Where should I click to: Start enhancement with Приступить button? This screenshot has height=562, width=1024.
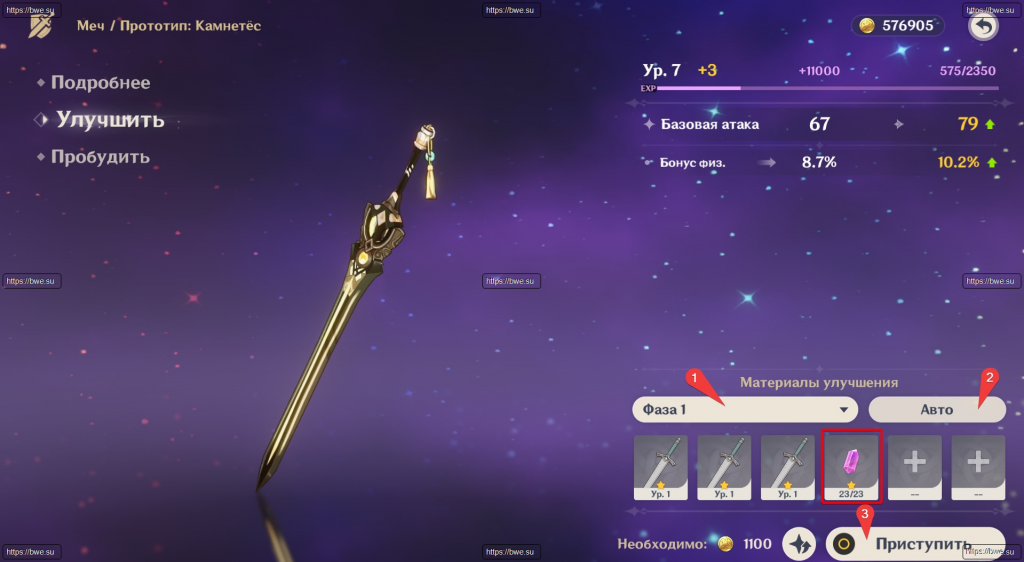coord(914,544)
